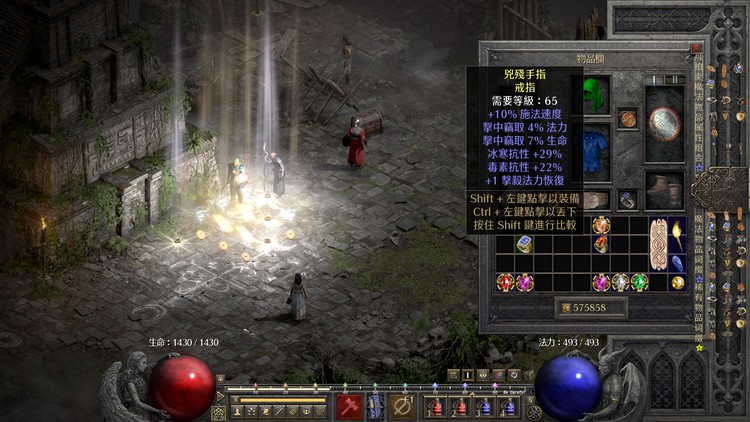Select the equipped gloves slot

click(x=596, y=199)
